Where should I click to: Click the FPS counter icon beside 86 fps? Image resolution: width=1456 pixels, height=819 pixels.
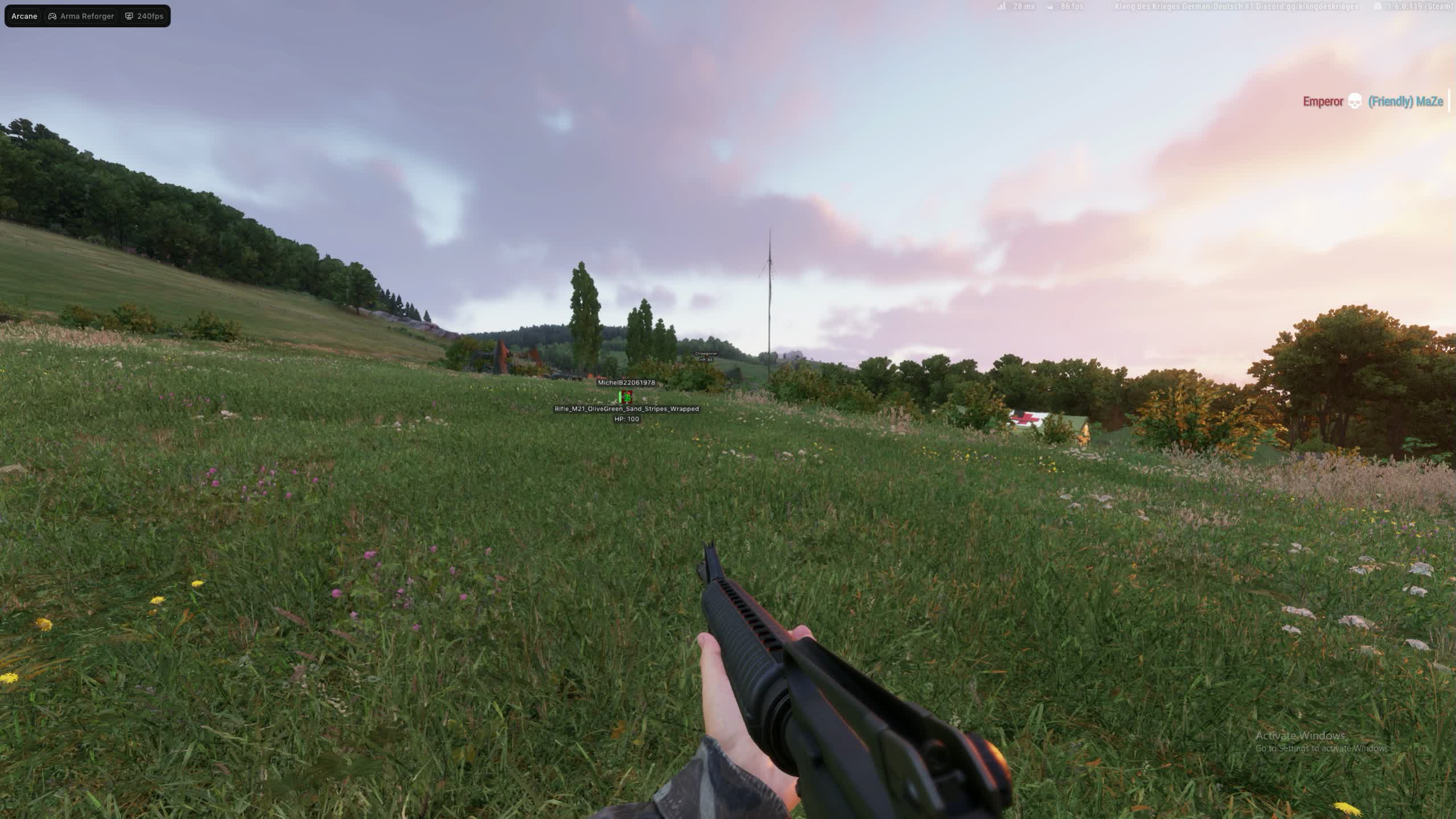(1049, 7)
